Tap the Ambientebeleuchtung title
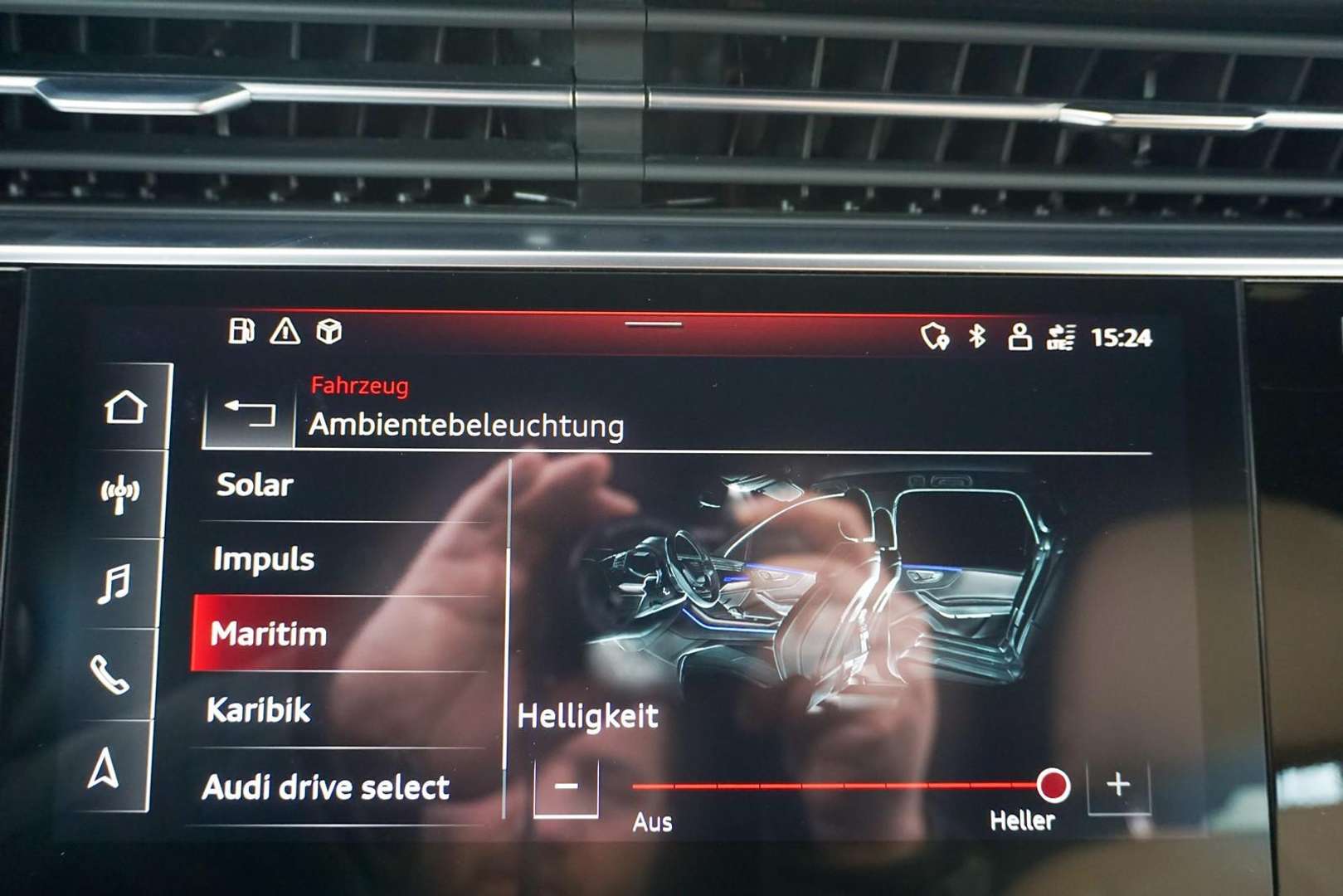The width and height of the screenshot is (1343, 896). (x=465, y=426)
